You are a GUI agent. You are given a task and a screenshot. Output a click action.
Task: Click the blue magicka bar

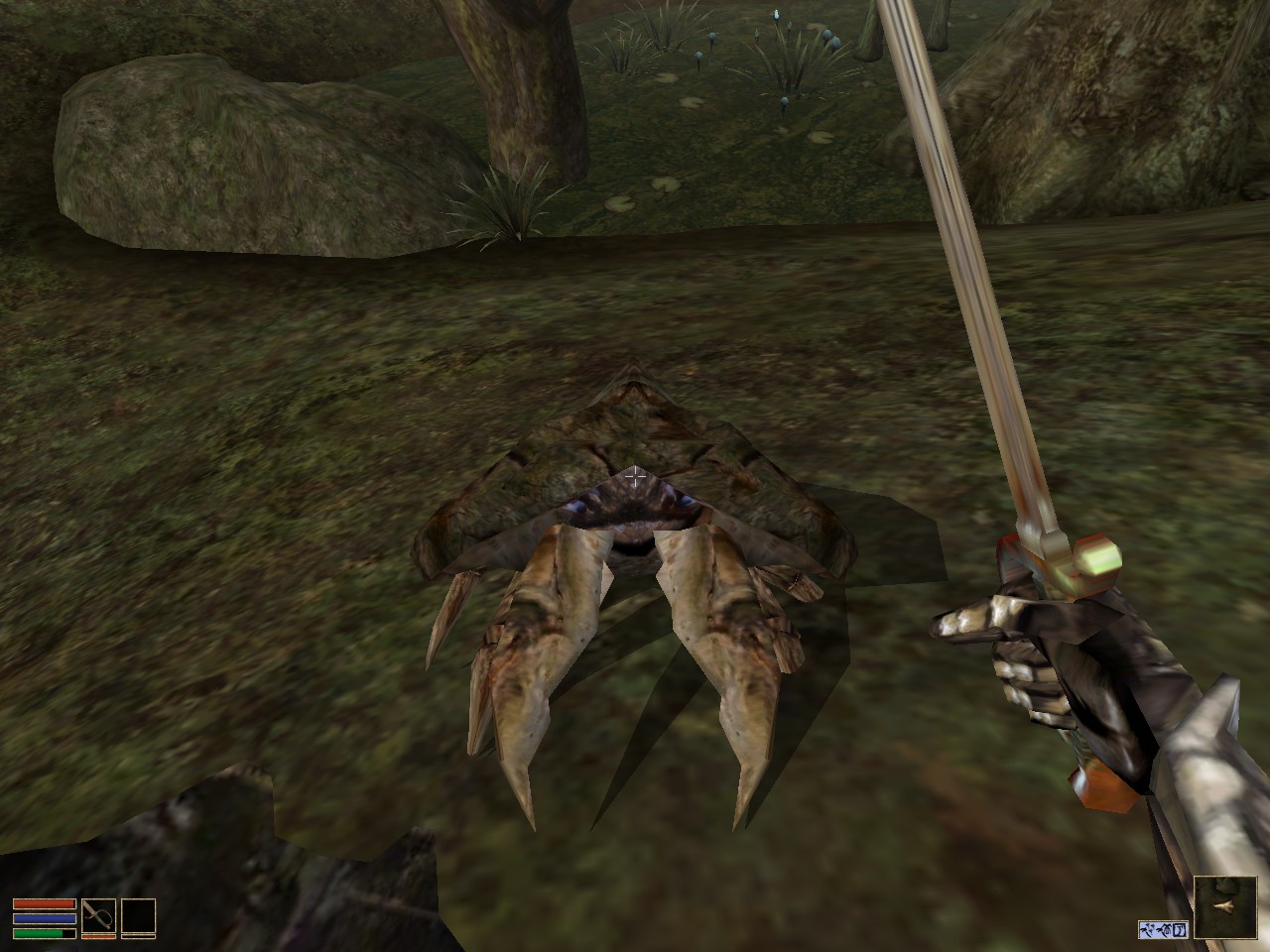(45, 918)
